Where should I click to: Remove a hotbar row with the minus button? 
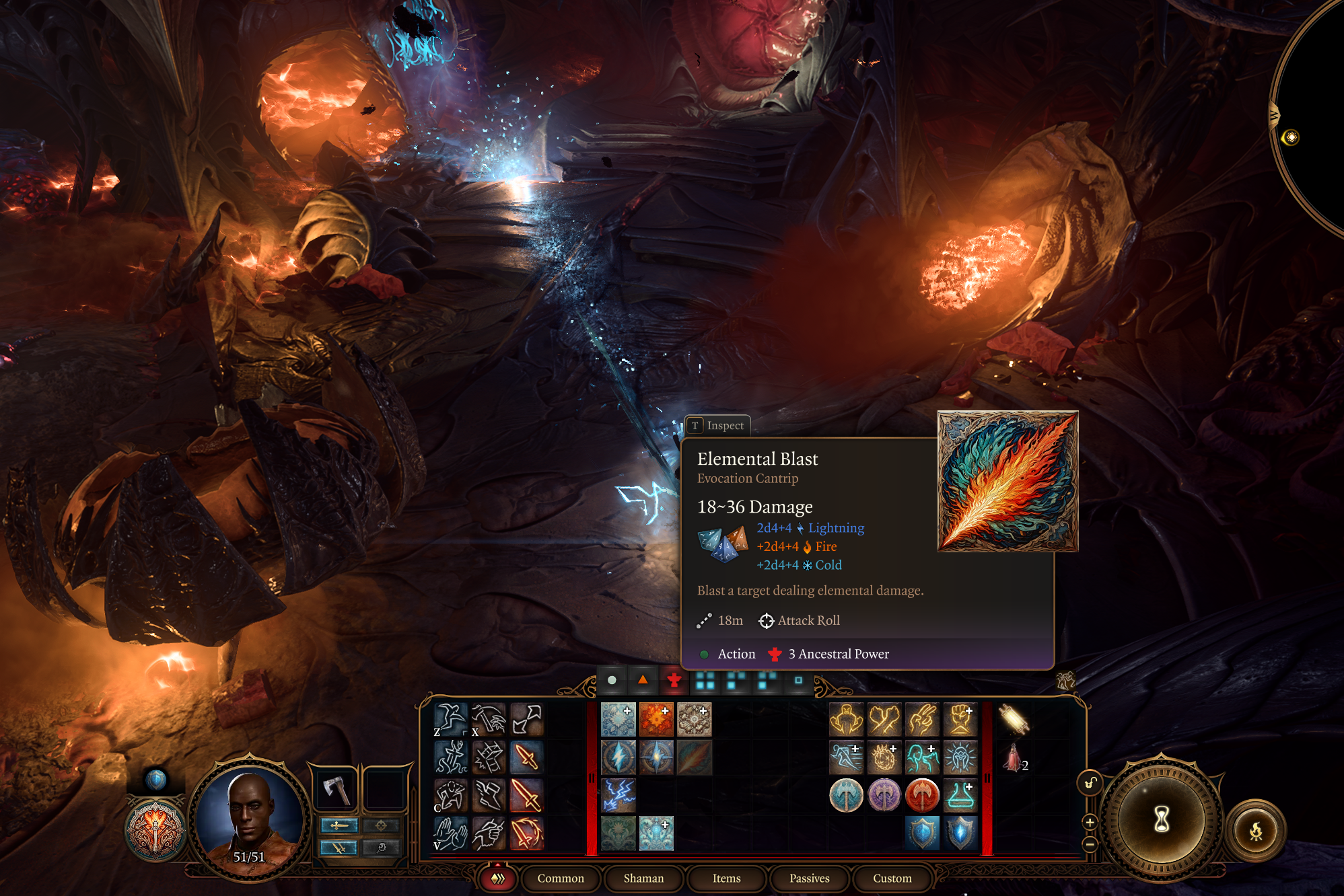pyautogui.click(x=1090, y=844)
